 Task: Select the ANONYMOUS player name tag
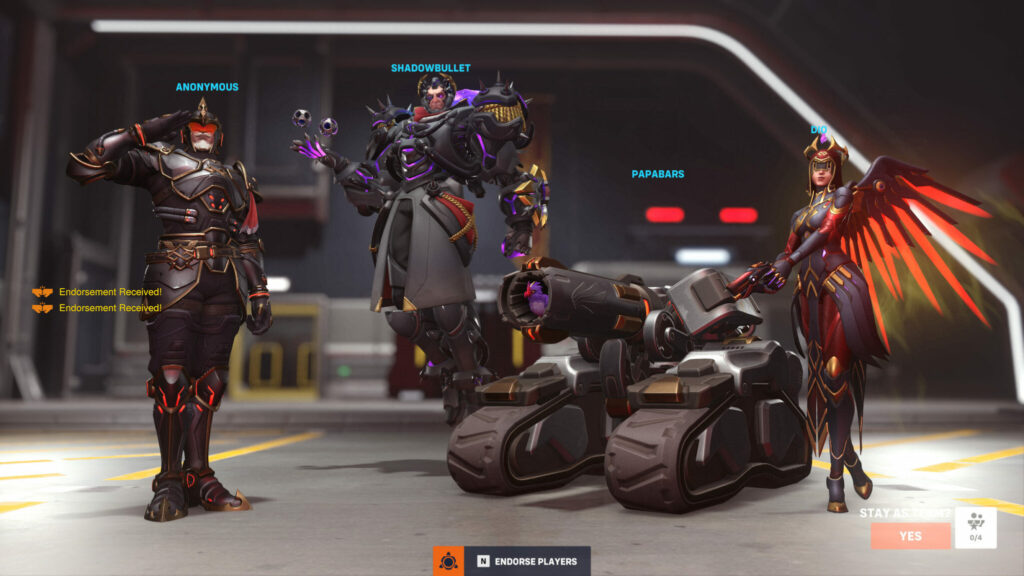207,87
